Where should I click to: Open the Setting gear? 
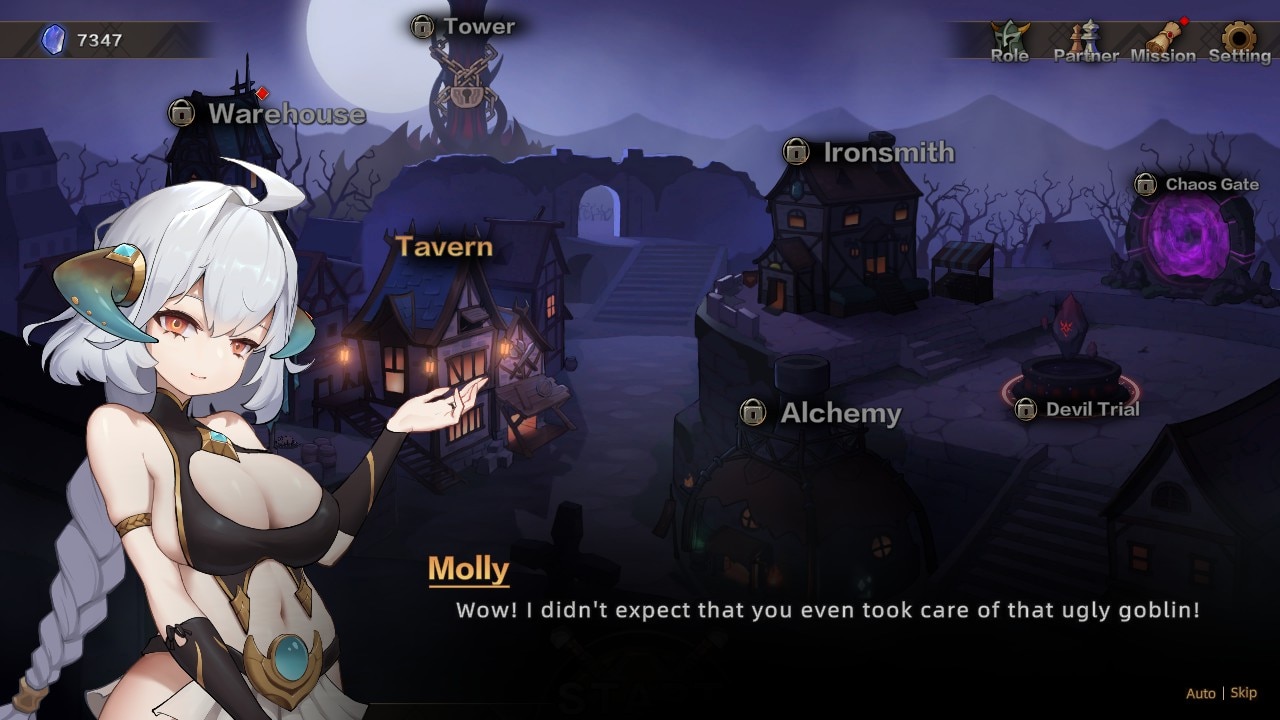[x=1239, y=42]
